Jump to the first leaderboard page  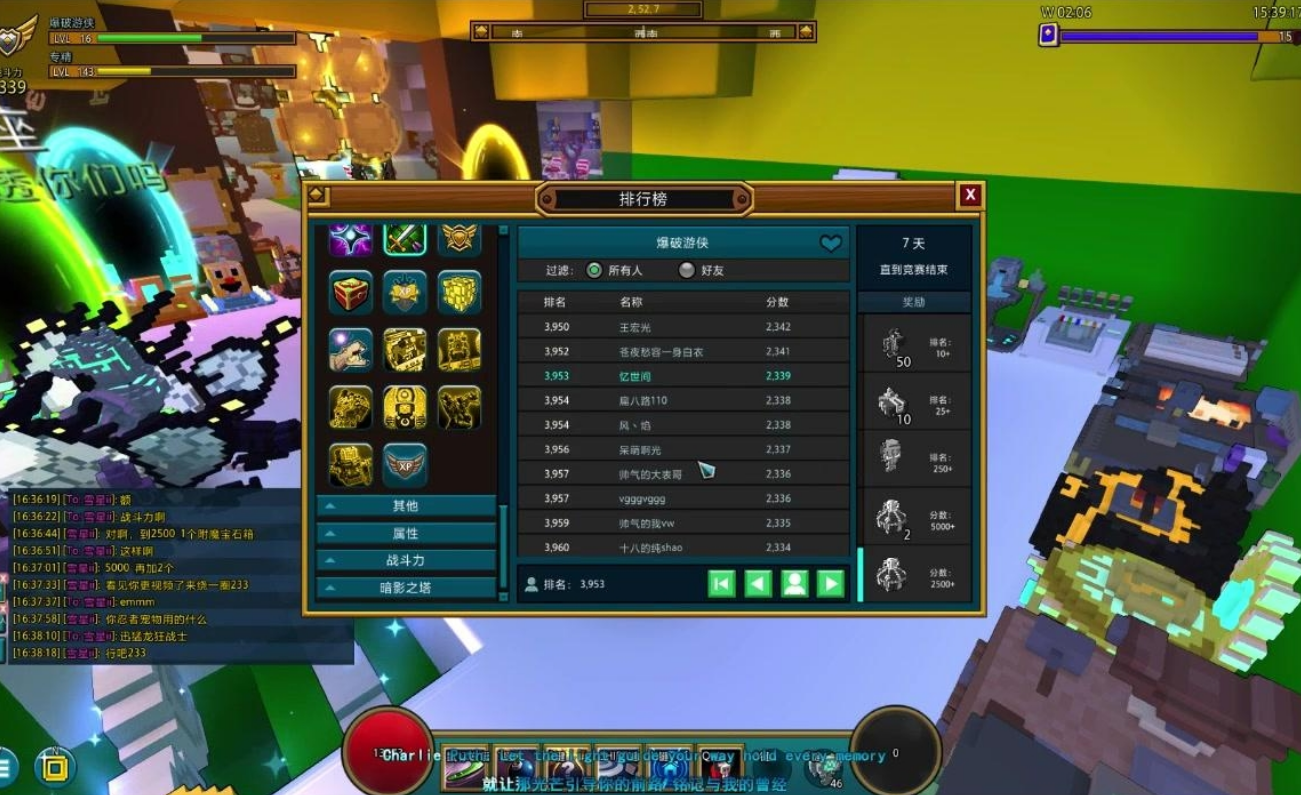pos(722,584)
